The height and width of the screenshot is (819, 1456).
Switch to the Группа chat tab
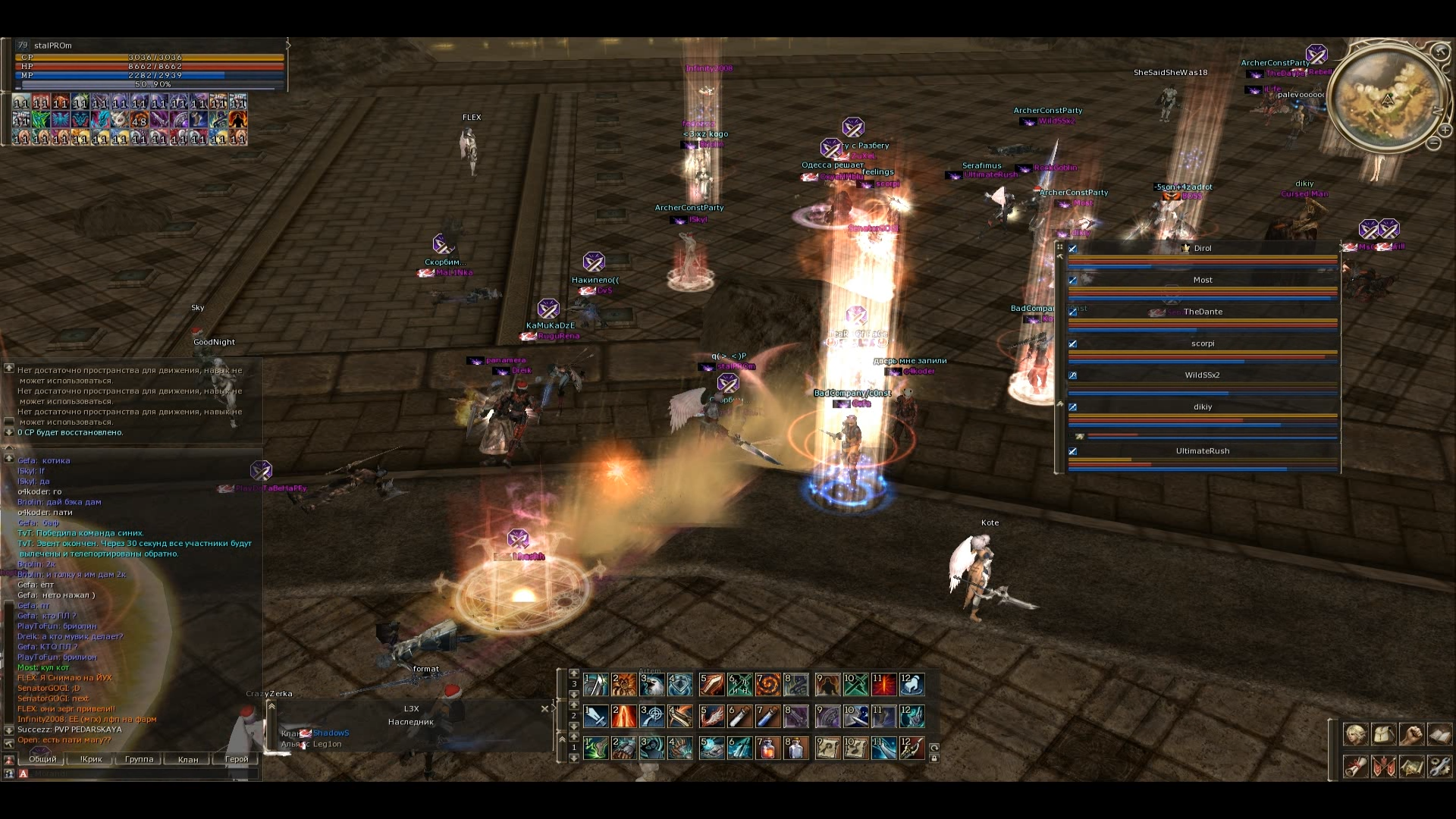[x=139, y=759]
